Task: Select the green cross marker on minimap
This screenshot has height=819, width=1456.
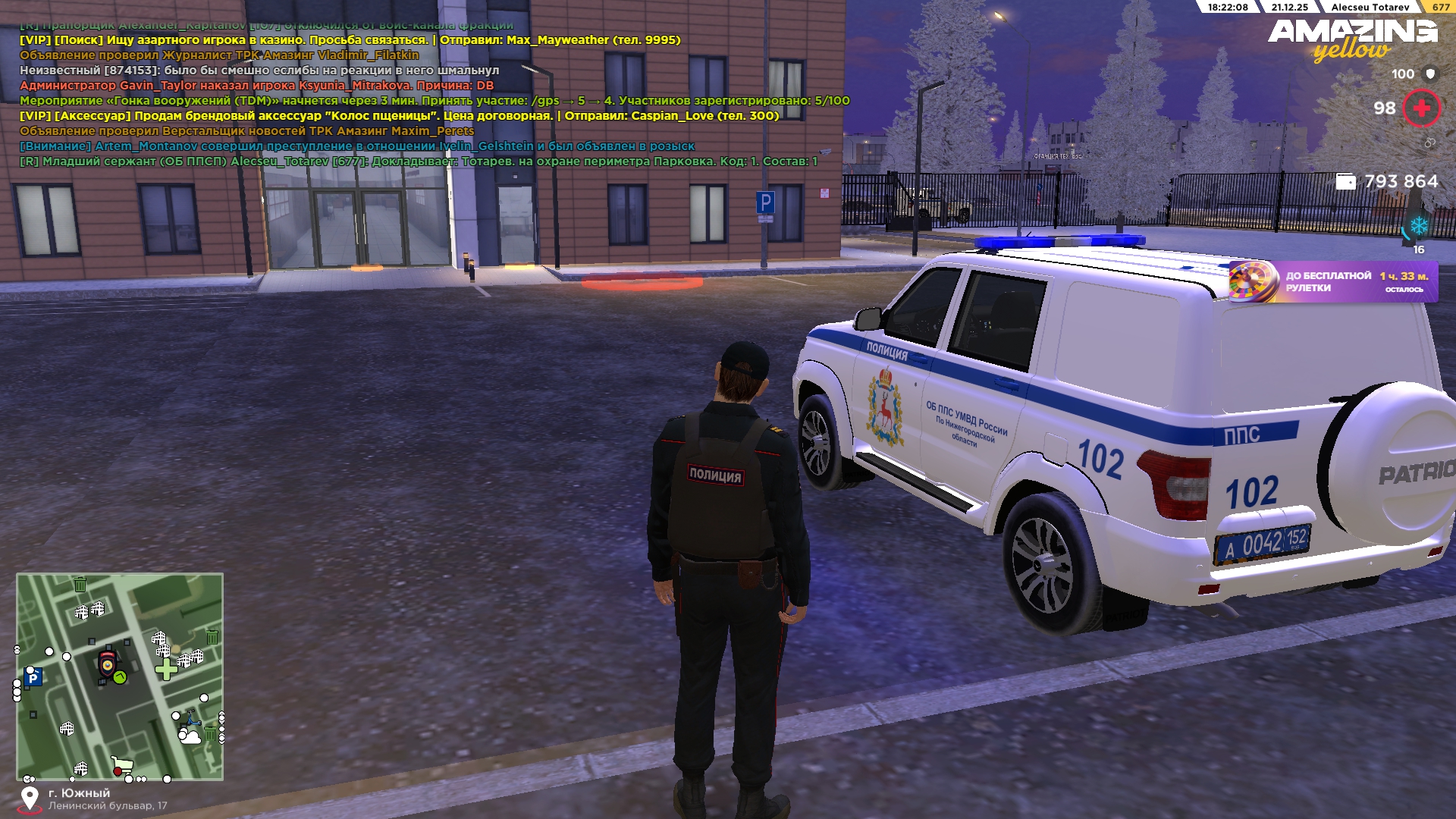Action: [165, 669]
